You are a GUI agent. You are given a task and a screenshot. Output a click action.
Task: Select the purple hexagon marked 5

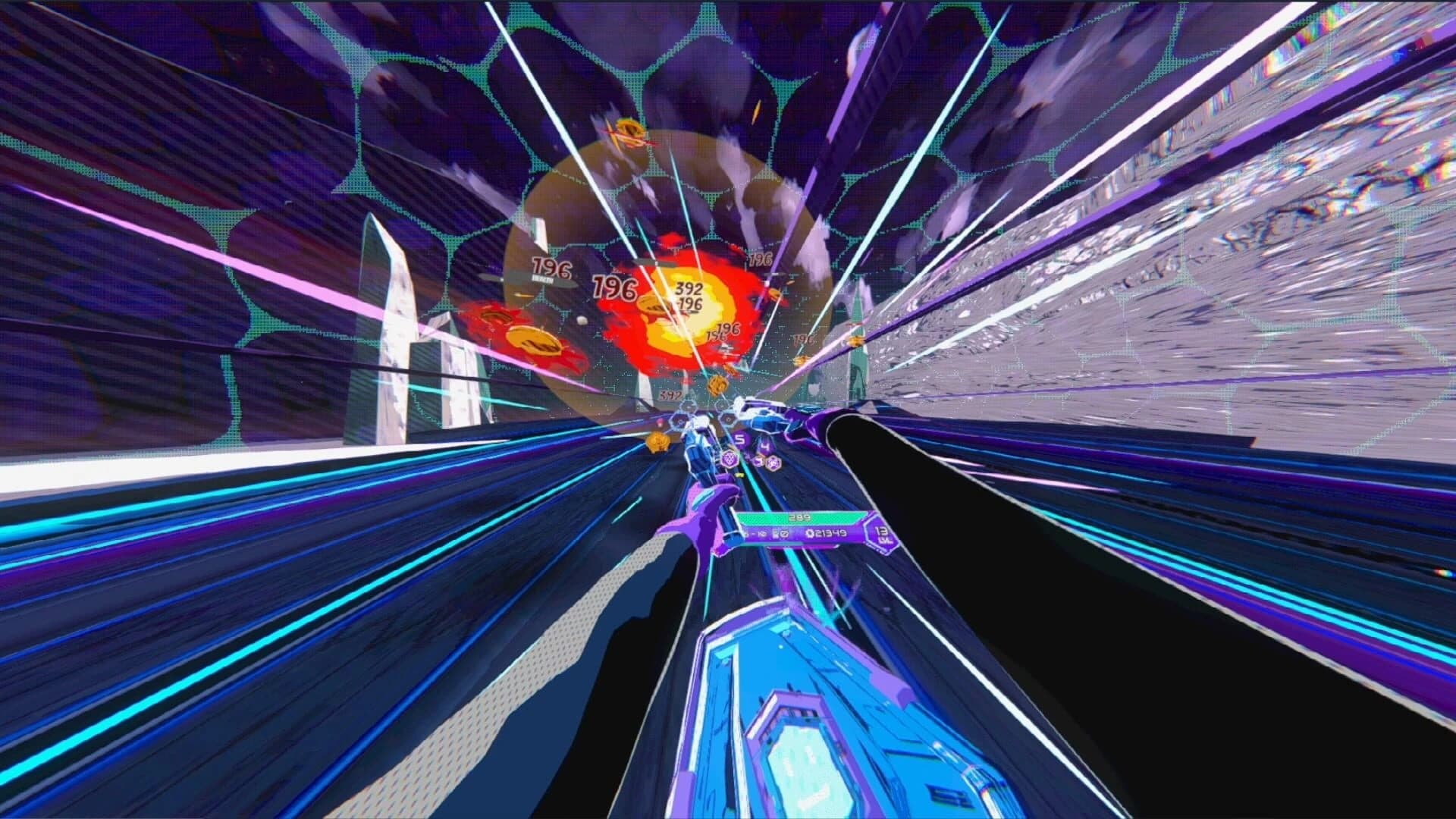[x=740, y=440]
